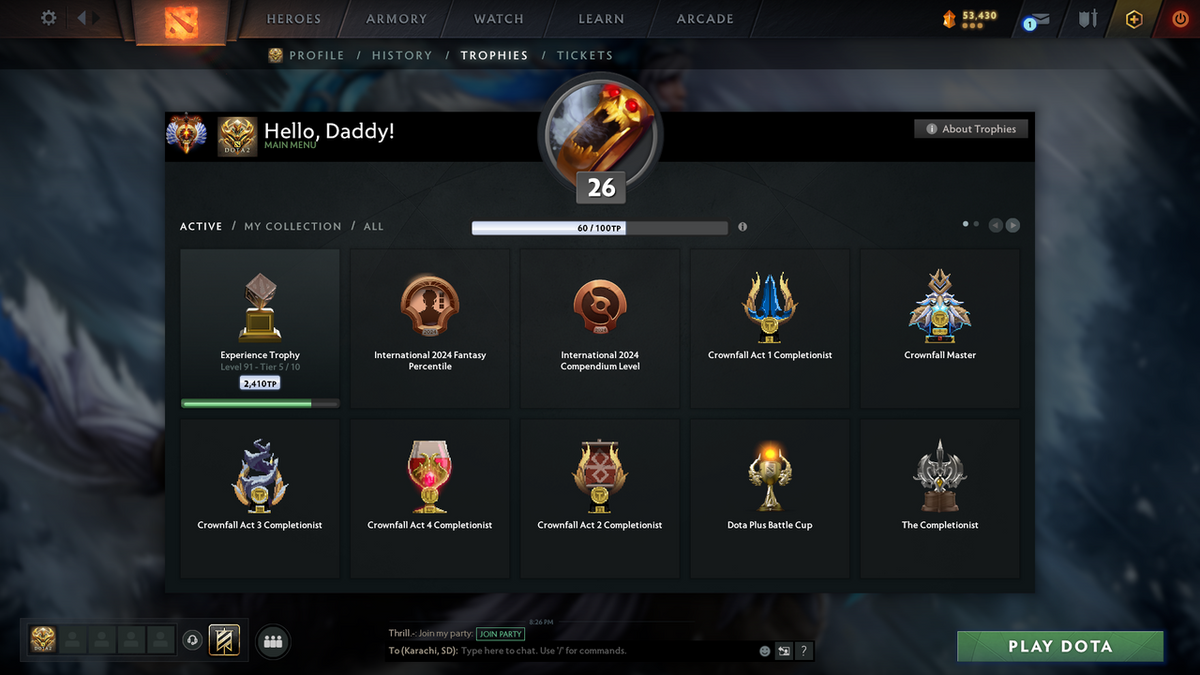Join Thrill's party via Join Party
The width and height of the screenshot is (1200, 675).
500,634
